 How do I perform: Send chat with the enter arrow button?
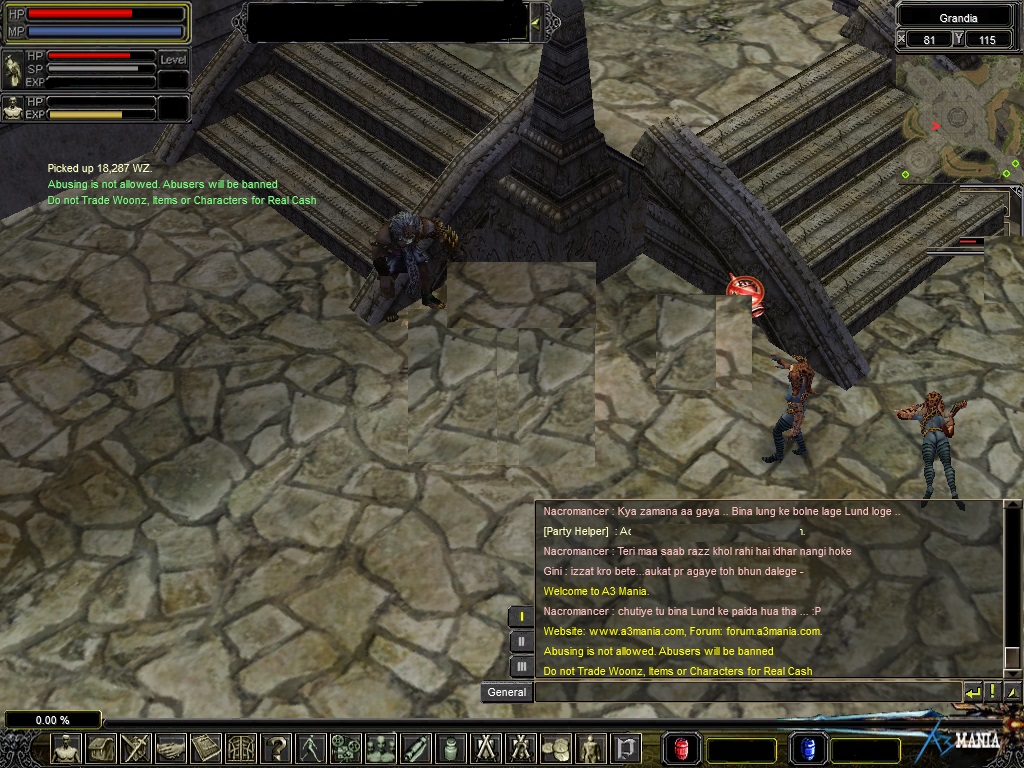pyautogui.click(x=972, y=691)
